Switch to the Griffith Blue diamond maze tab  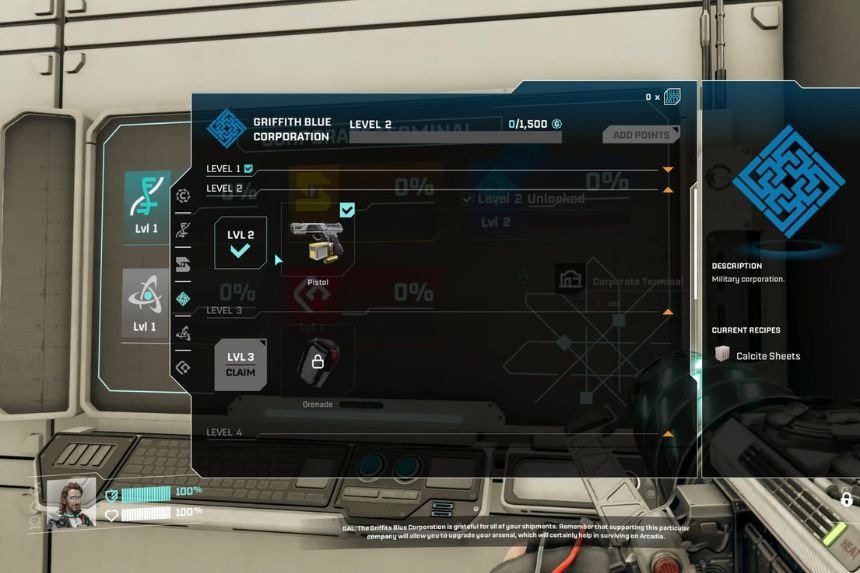tap(183, 298)
